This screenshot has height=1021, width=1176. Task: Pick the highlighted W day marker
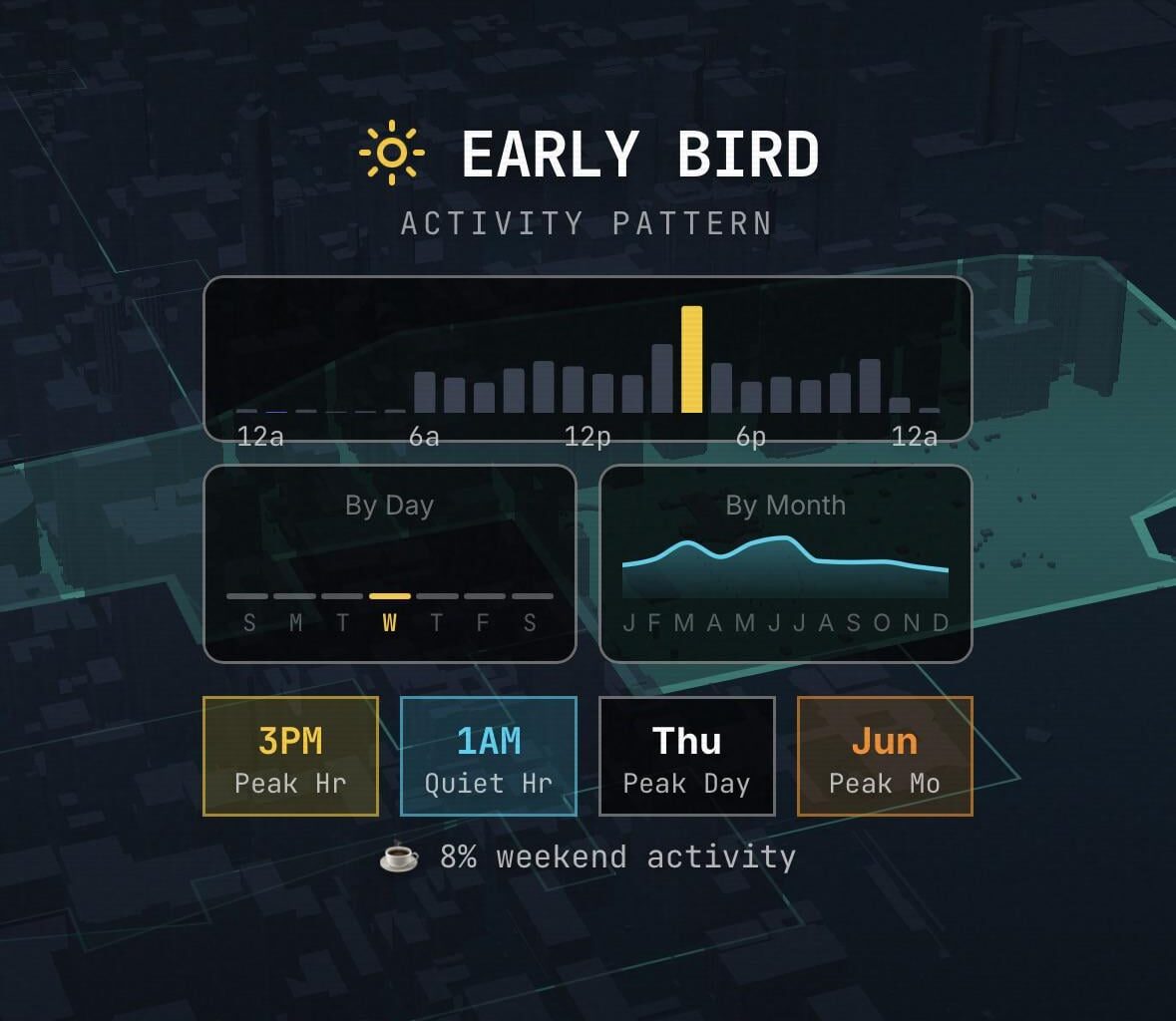[390, 610]
